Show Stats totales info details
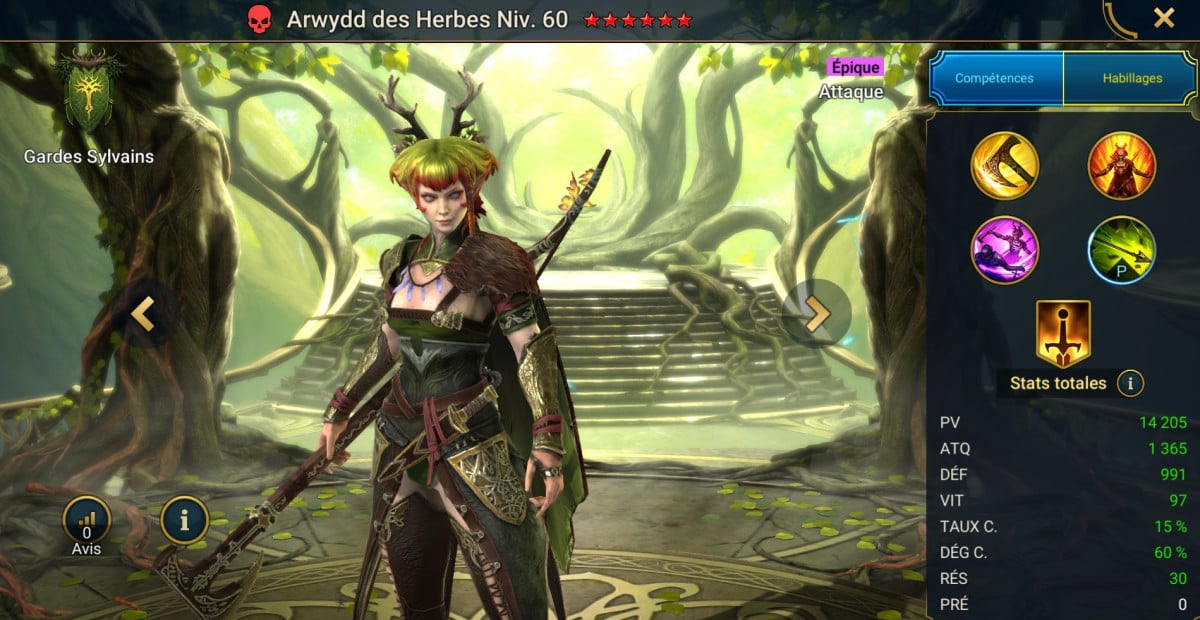The image size is (1200, 620). click(1130, 383)
